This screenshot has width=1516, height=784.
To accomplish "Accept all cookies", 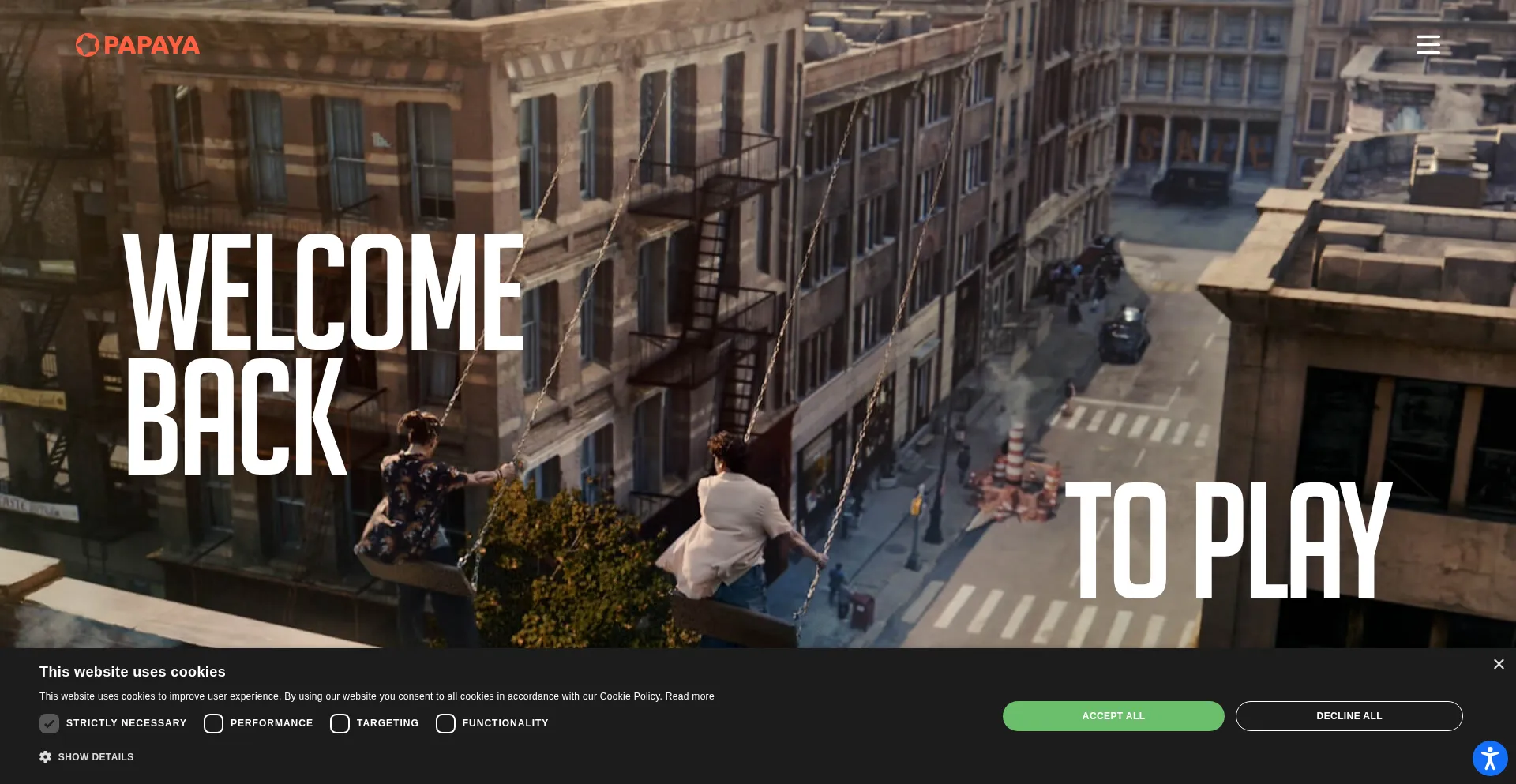I will 1113,716.
